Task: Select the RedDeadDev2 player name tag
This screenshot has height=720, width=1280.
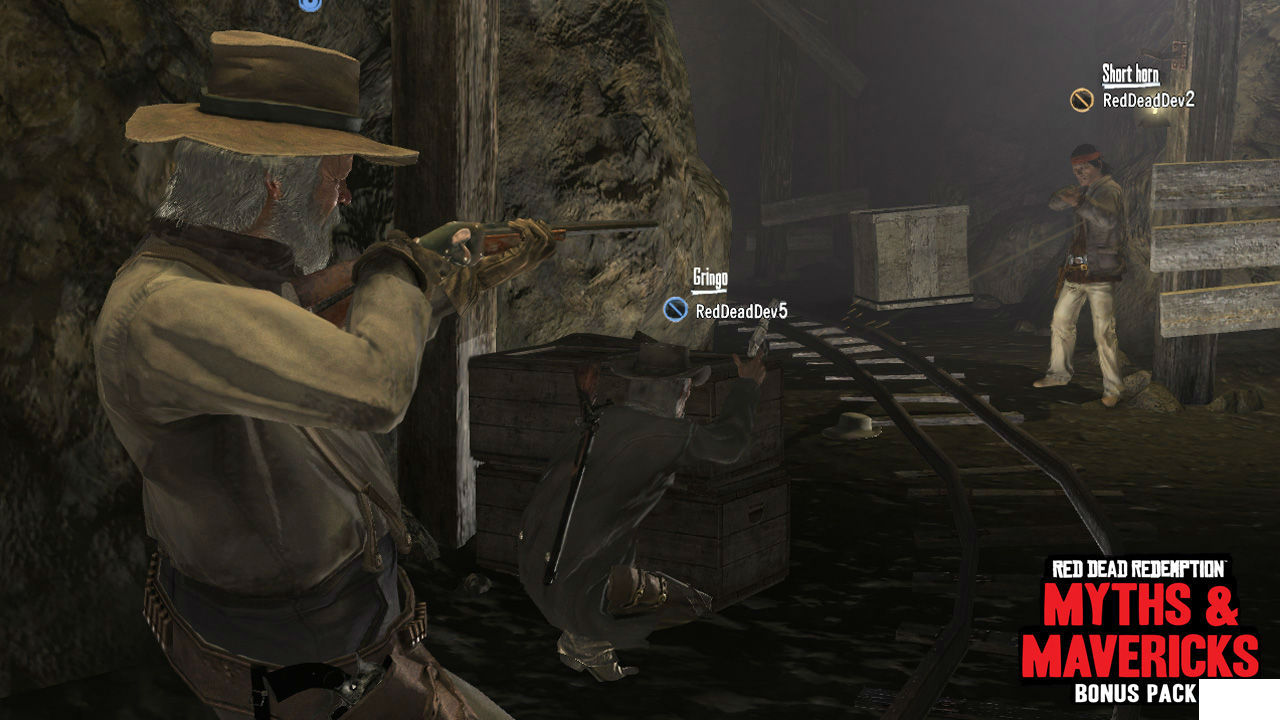Action: pos(1148,100)
